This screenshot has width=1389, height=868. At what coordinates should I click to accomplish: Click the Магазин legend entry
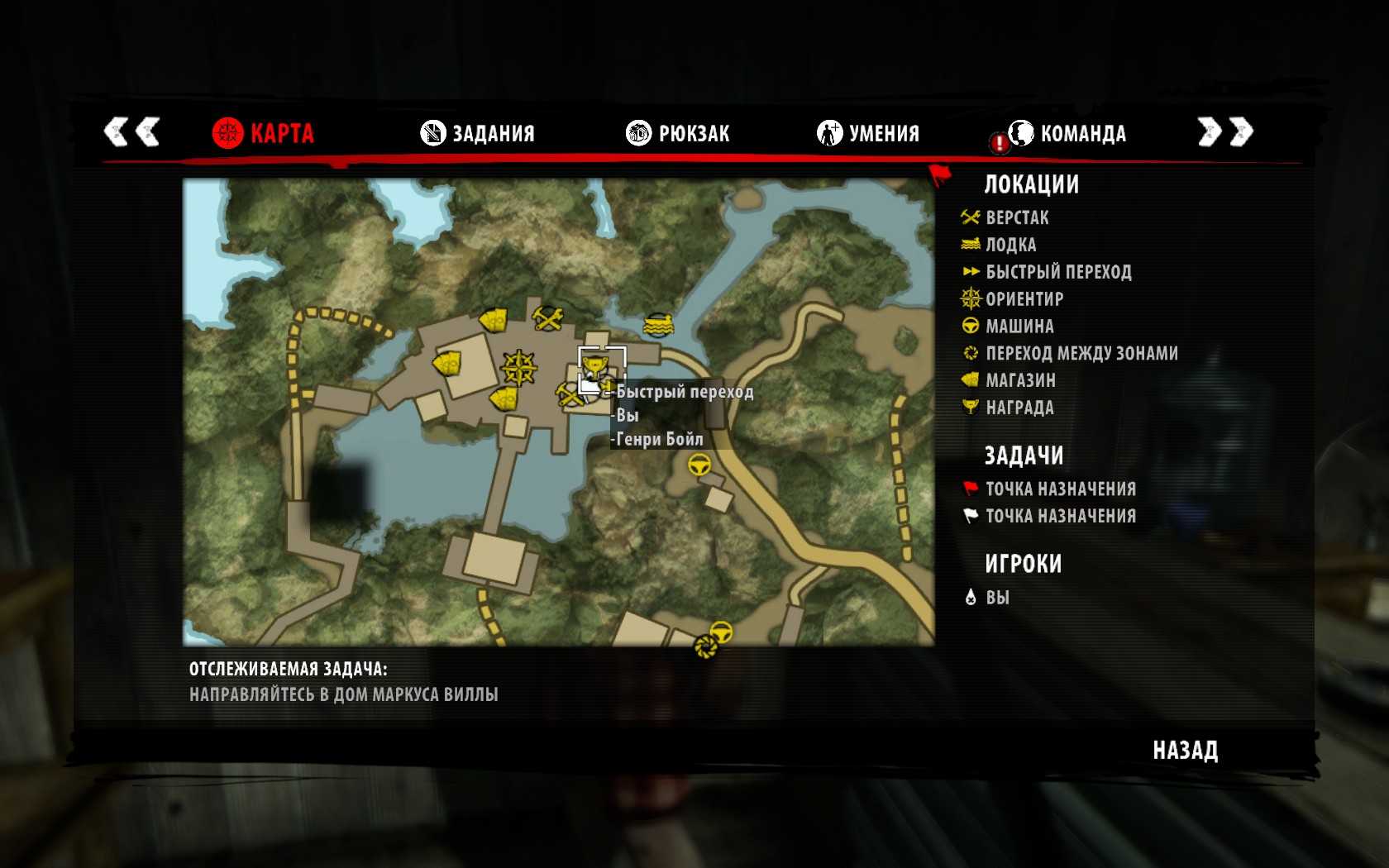coord(1019,380)
